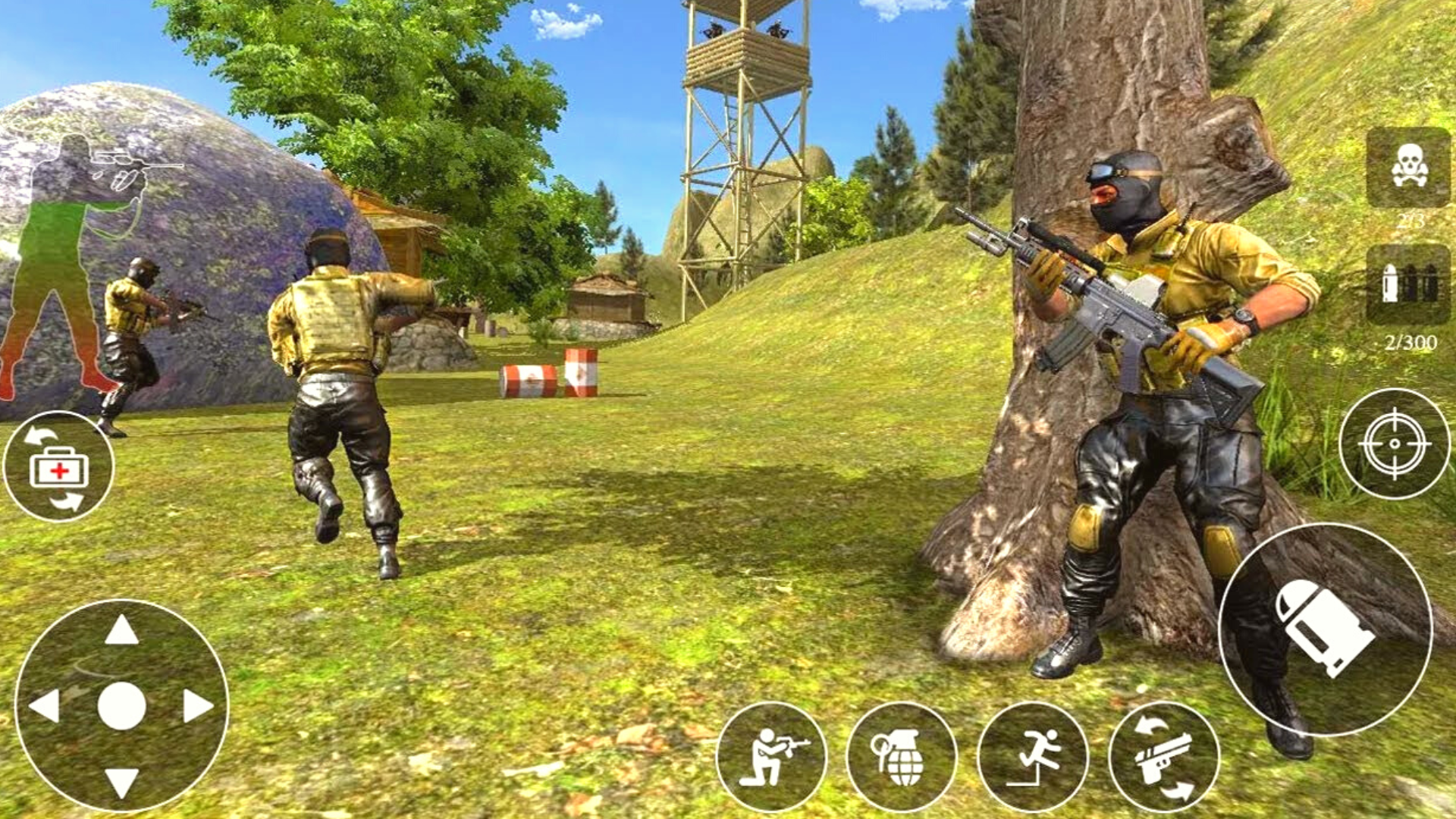Image resolution: width=1456 pixels, height=819 pixels.
Task: Fire using the large bullet button
Action: point(1325,629)
